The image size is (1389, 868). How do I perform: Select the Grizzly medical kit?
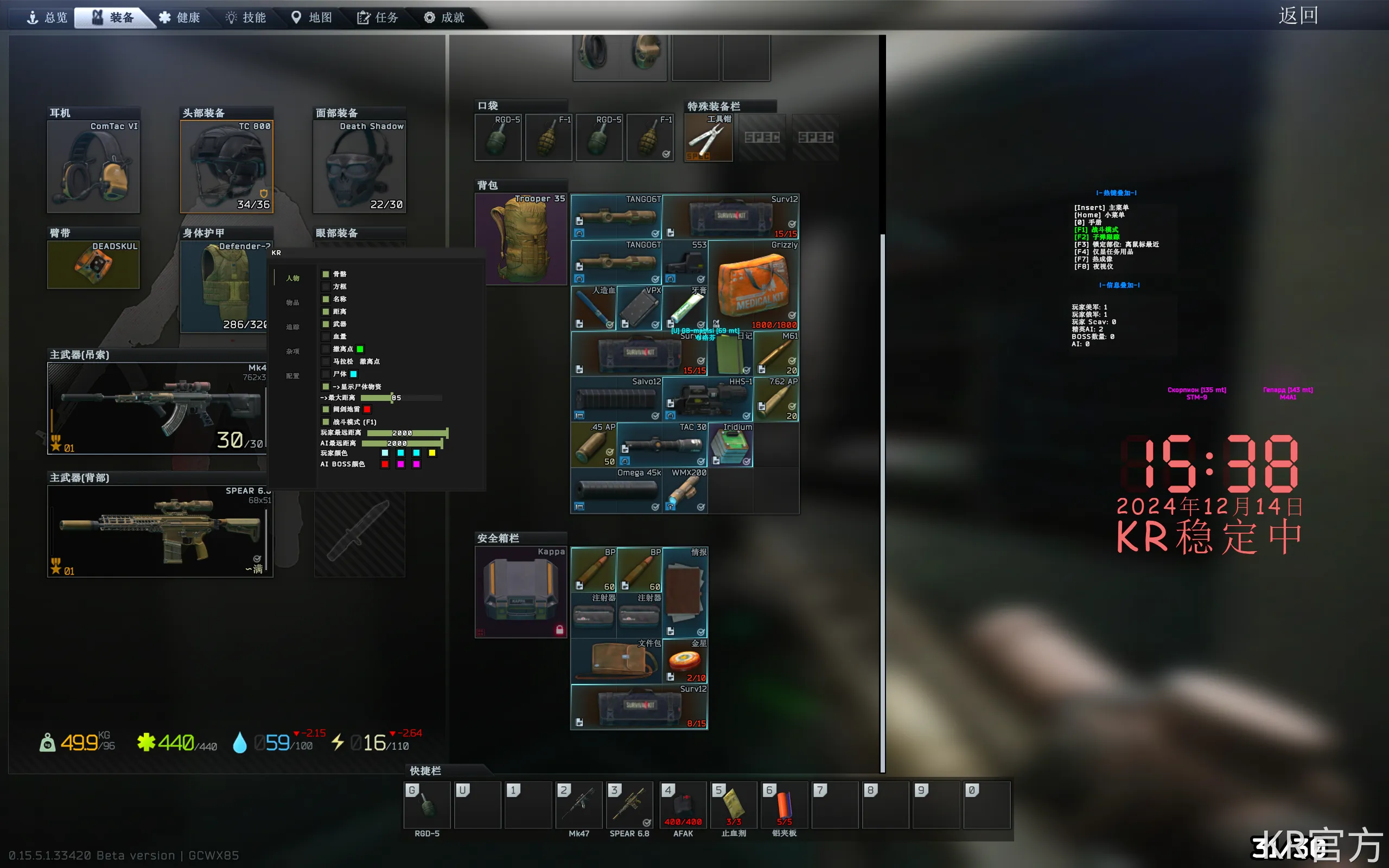(x=754, y=285)
